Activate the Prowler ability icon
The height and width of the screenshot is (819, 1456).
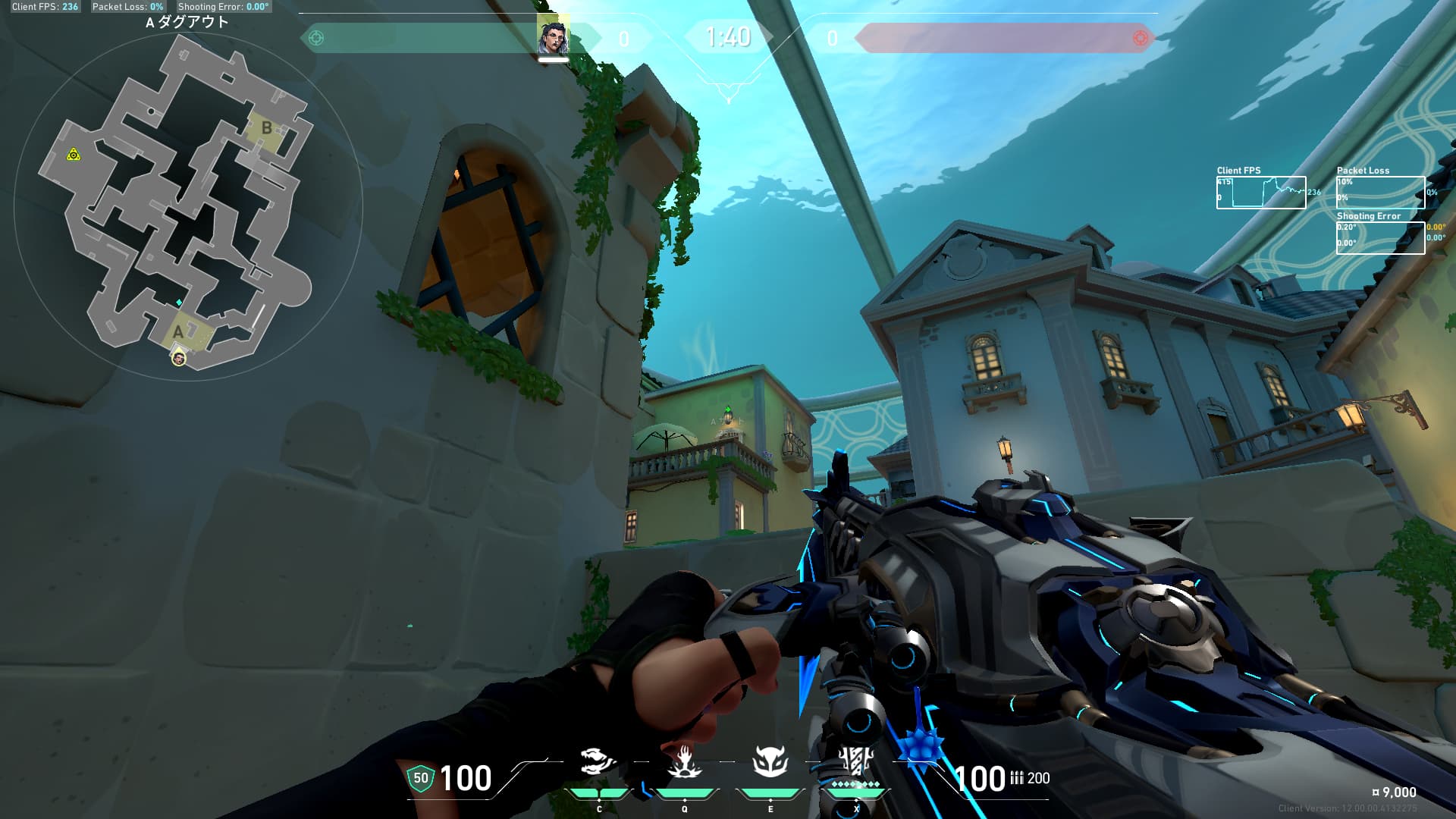tap(598, 761)
